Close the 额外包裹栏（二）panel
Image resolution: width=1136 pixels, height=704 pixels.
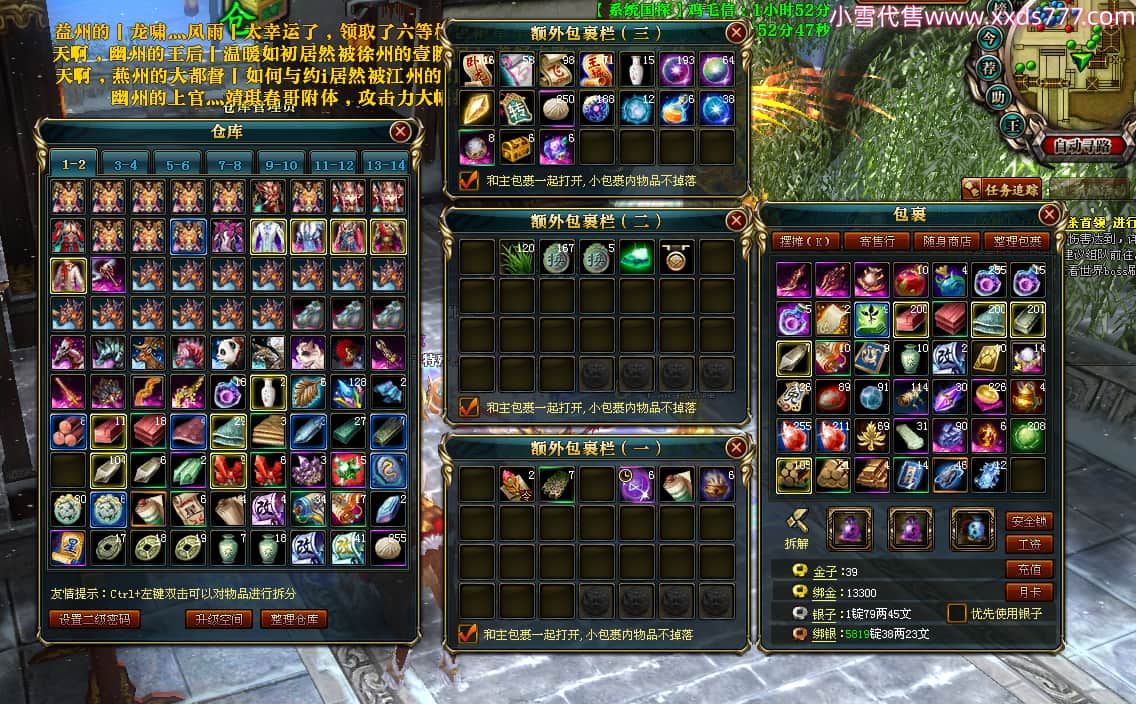click(736, 220)
